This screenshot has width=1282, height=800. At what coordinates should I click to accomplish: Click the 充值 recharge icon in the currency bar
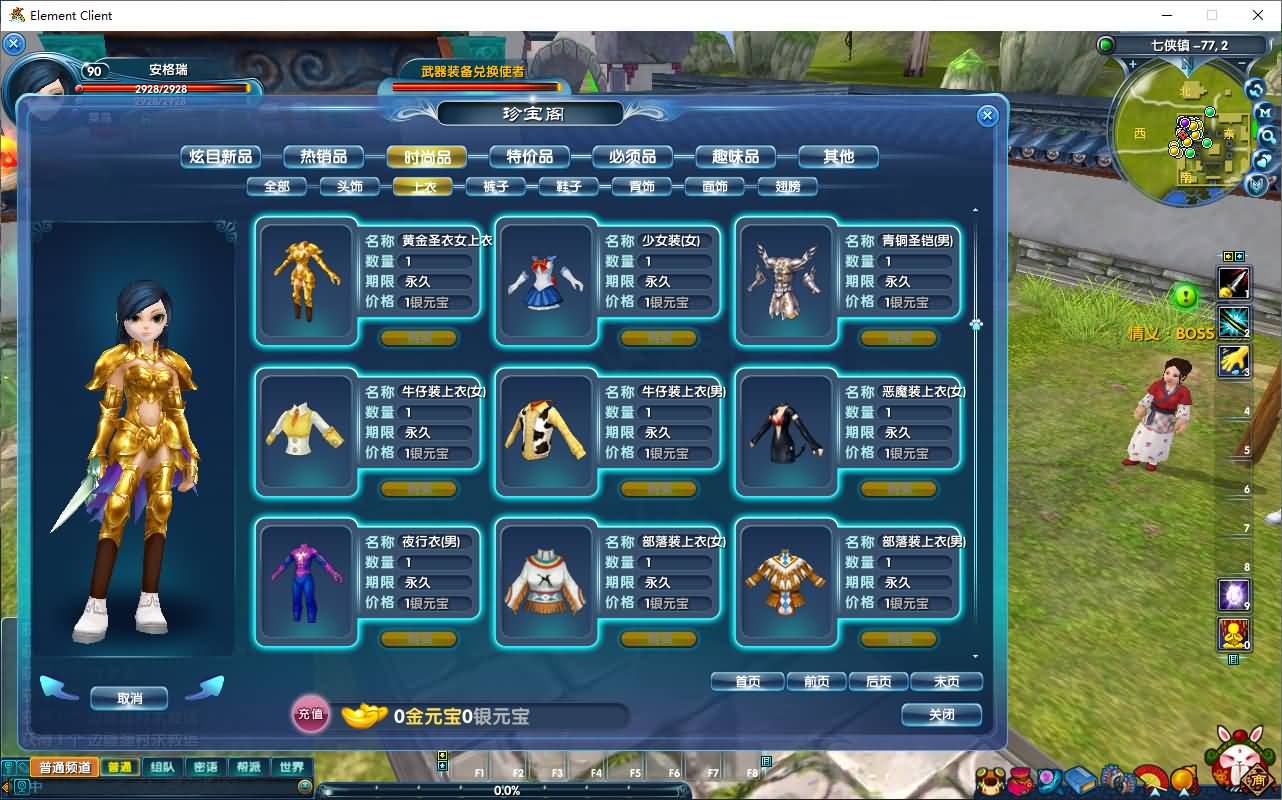[310, 716]
